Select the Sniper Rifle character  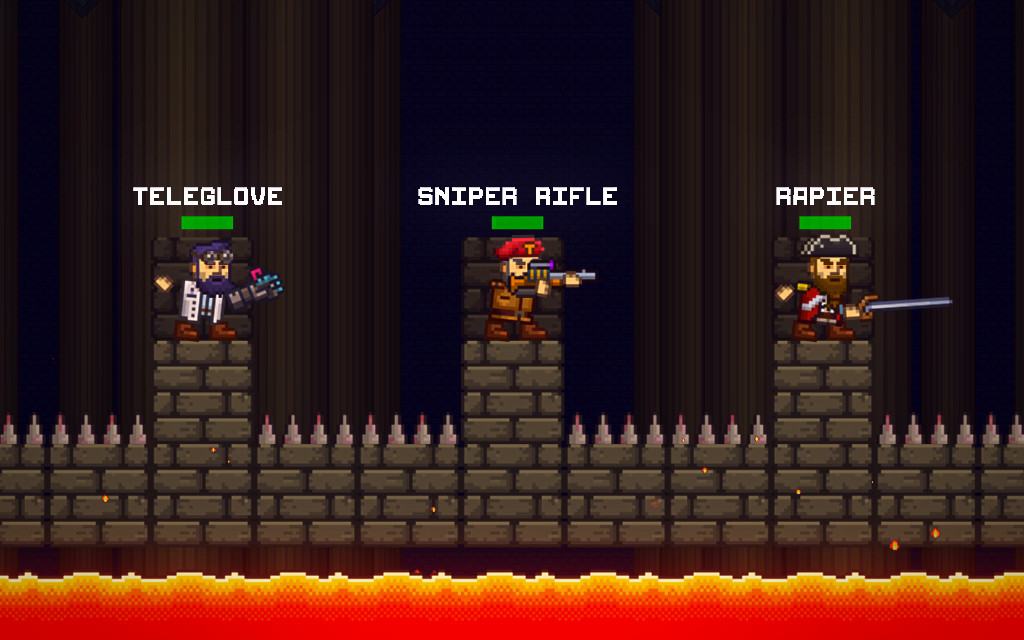coord(518,290)
